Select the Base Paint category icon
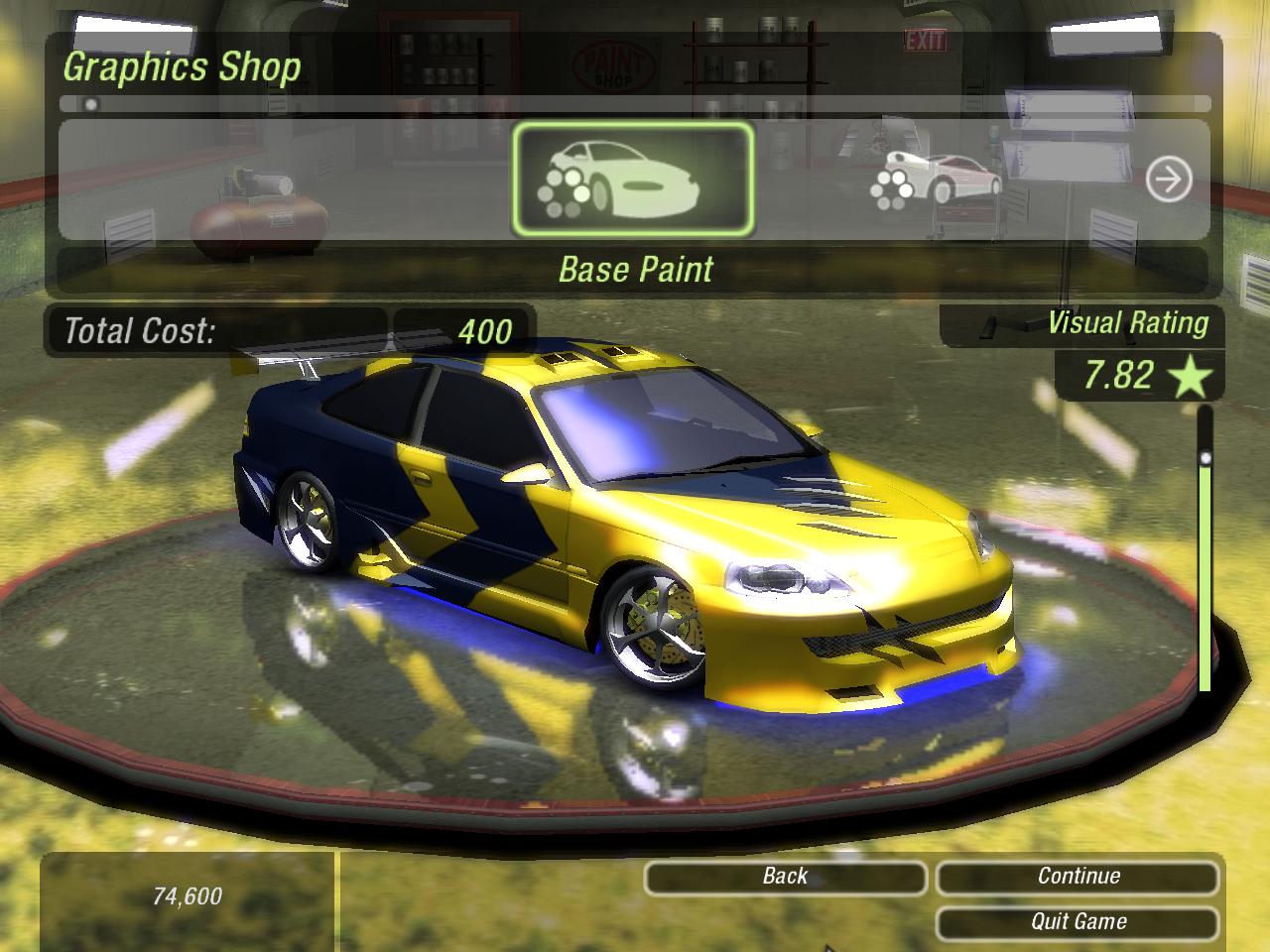 coord(633,180)
